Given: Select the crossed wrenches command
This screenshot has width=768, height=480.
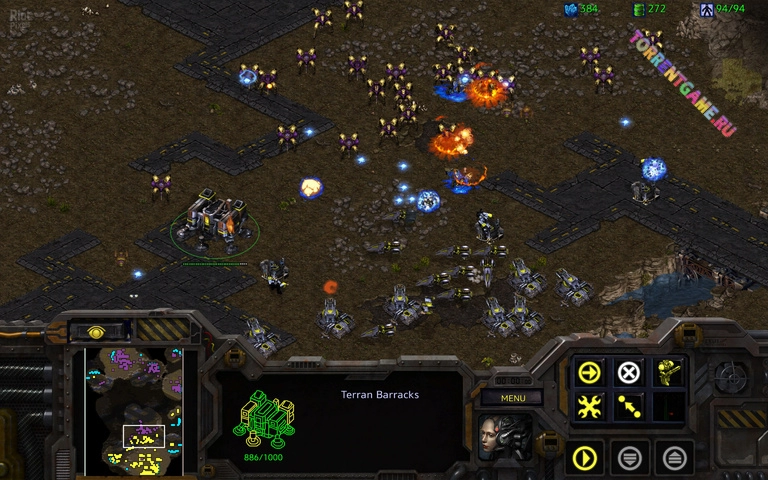Looking at the screenshot, I should coord(589,407).
